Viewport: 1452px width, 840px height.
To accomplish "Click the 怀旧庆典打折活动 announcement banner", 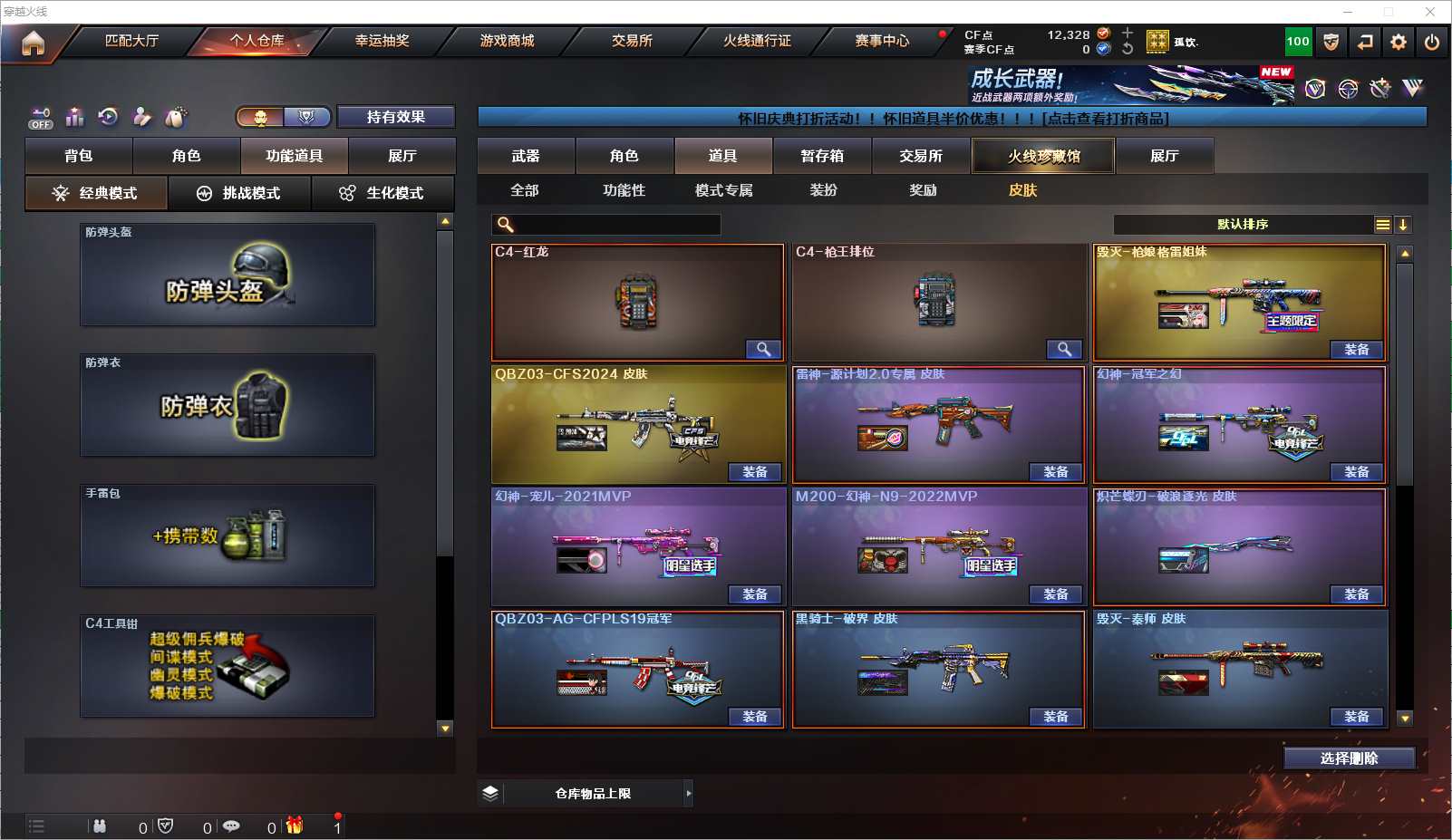I will [952, 118].
